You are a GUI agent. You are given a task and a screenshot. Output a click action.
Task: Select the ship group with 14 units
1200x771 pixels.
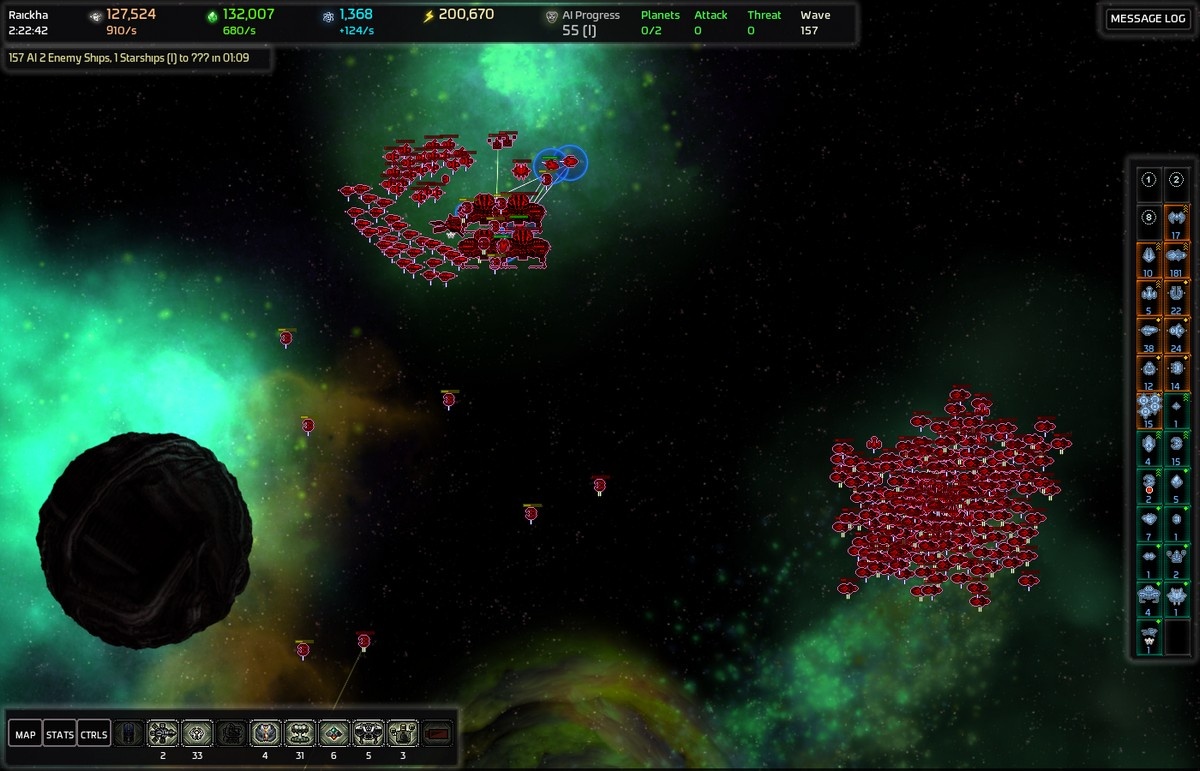(1177, 370)
